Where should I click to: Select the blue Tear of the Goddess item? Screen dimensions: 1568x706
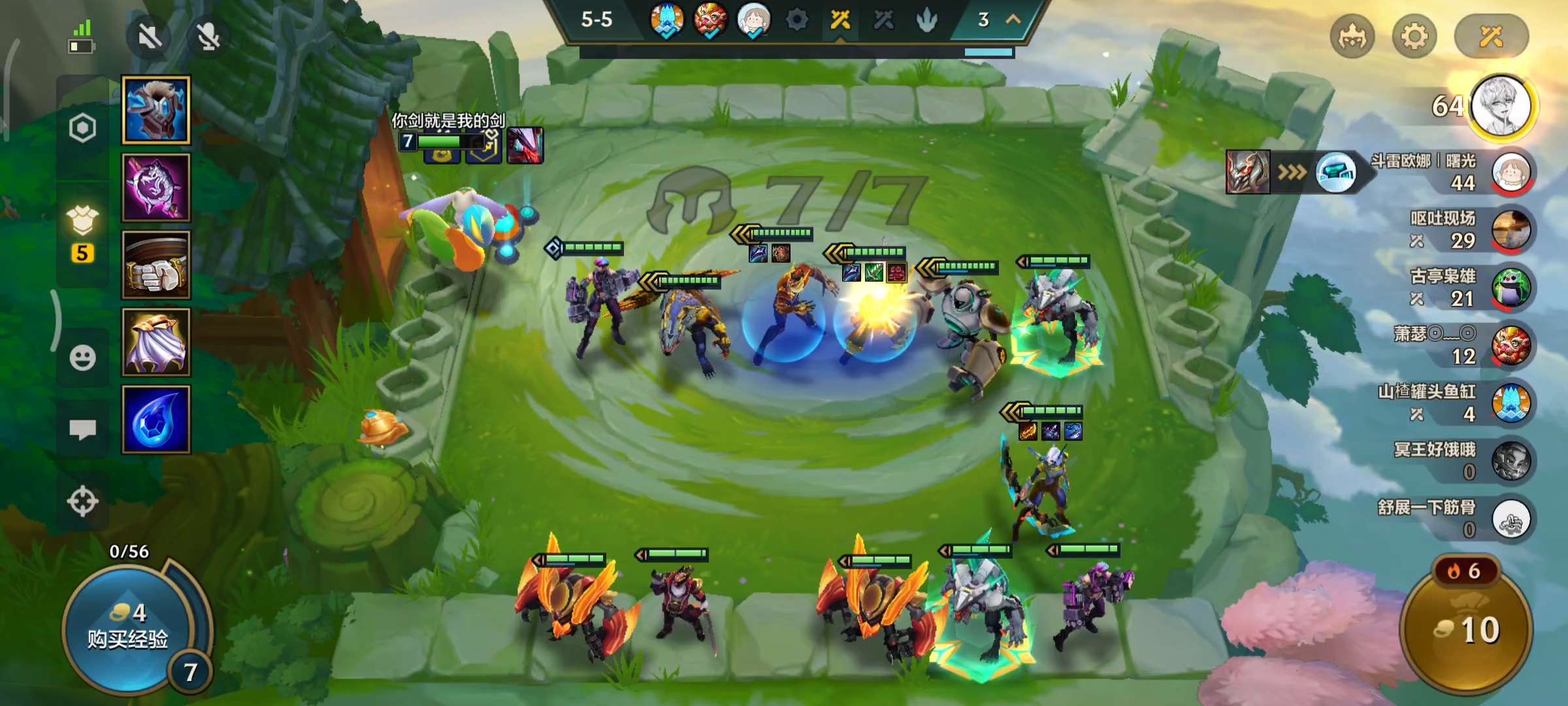click(x=156, y=420)
